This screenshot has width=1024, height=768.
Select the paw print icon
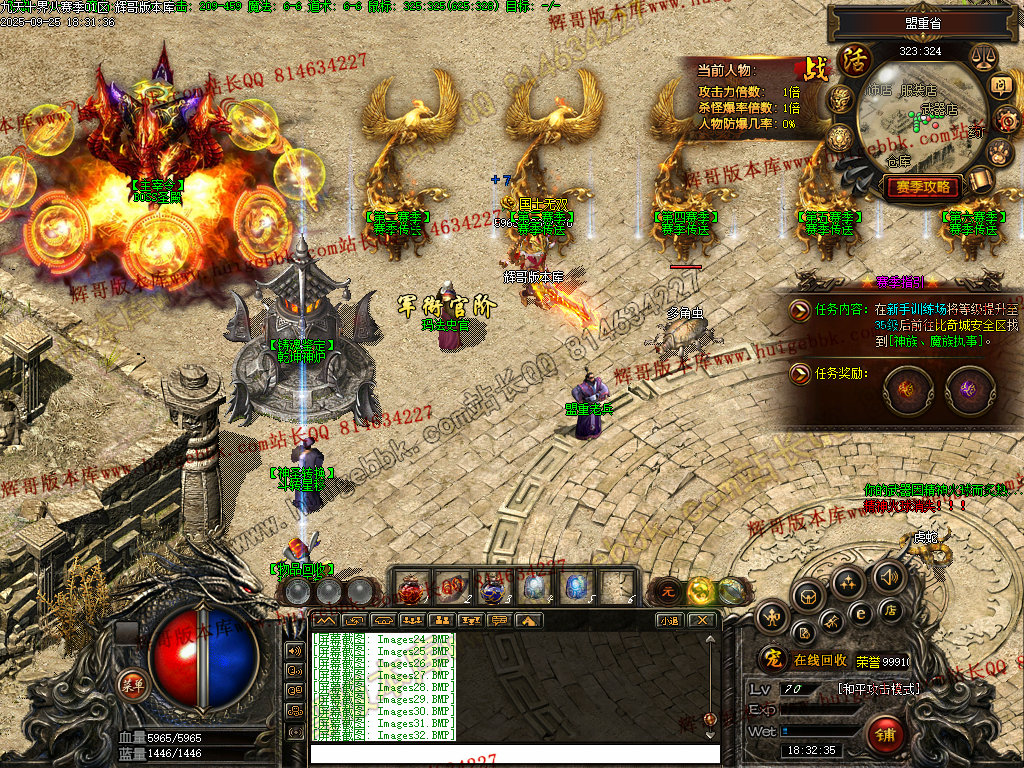[1001, 151]
